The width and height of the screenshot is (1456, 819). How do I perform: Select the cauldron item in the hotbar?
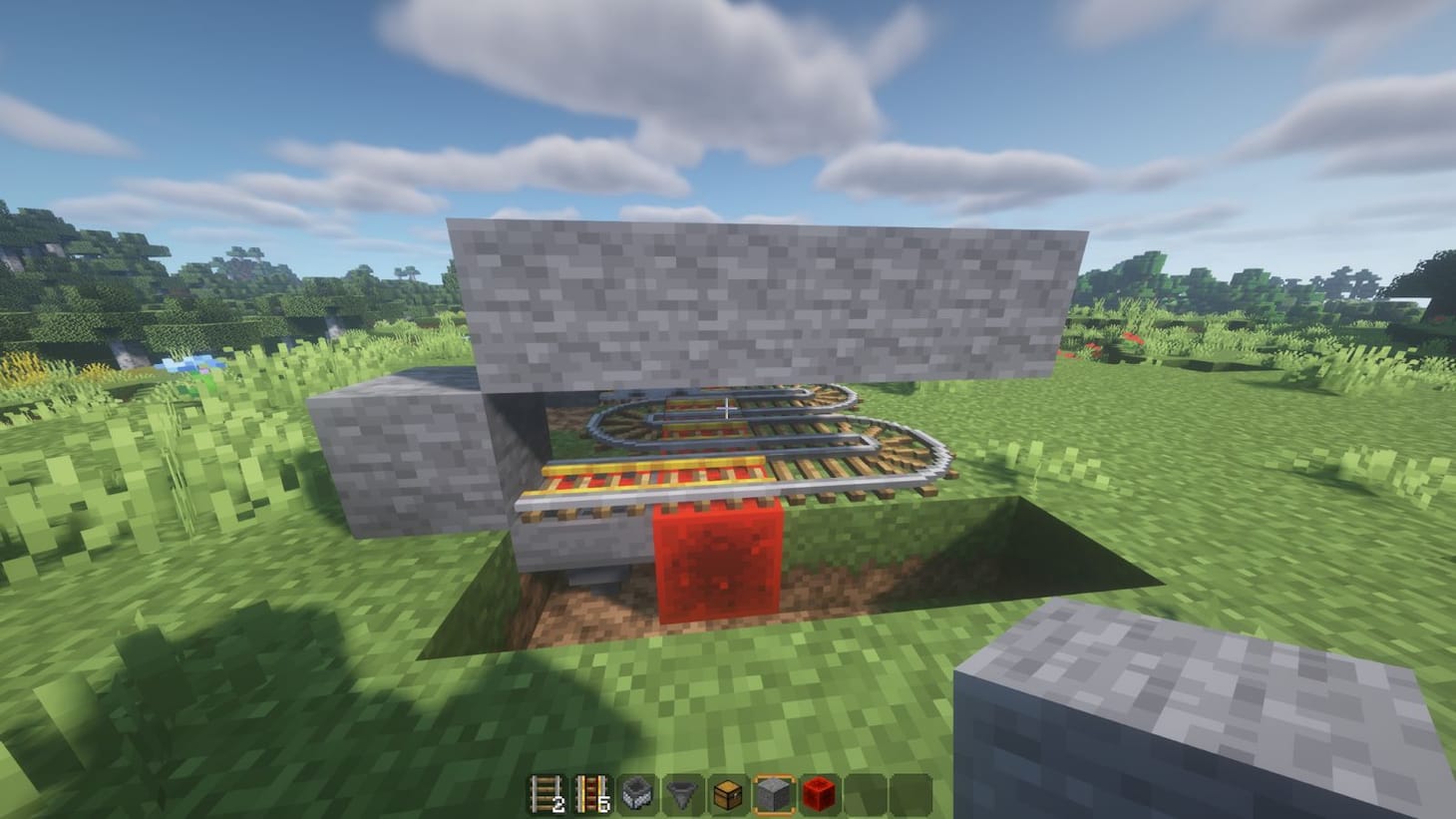pyautogui.click(x=635, y=794)
